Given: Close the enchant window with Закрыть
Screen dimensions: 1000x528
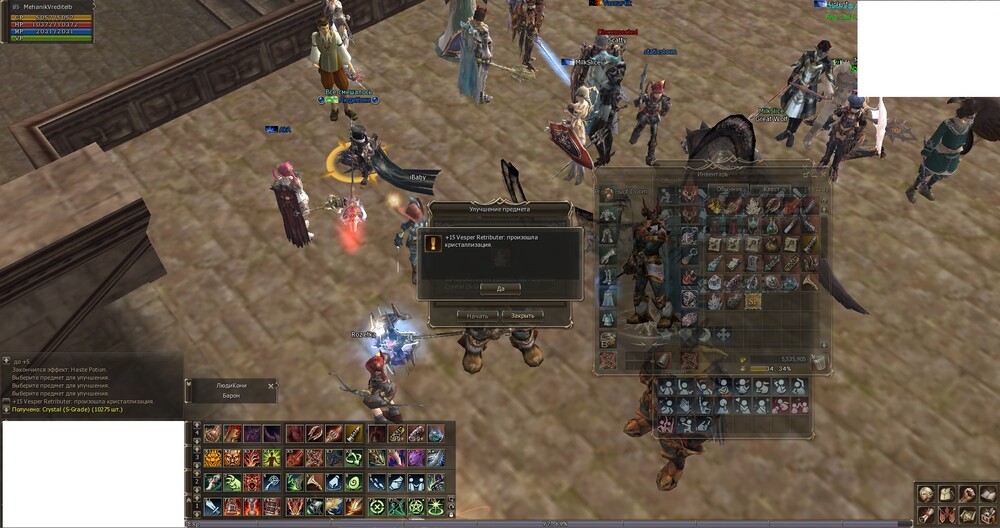Looking at the screenshot, I should point(523,315).
